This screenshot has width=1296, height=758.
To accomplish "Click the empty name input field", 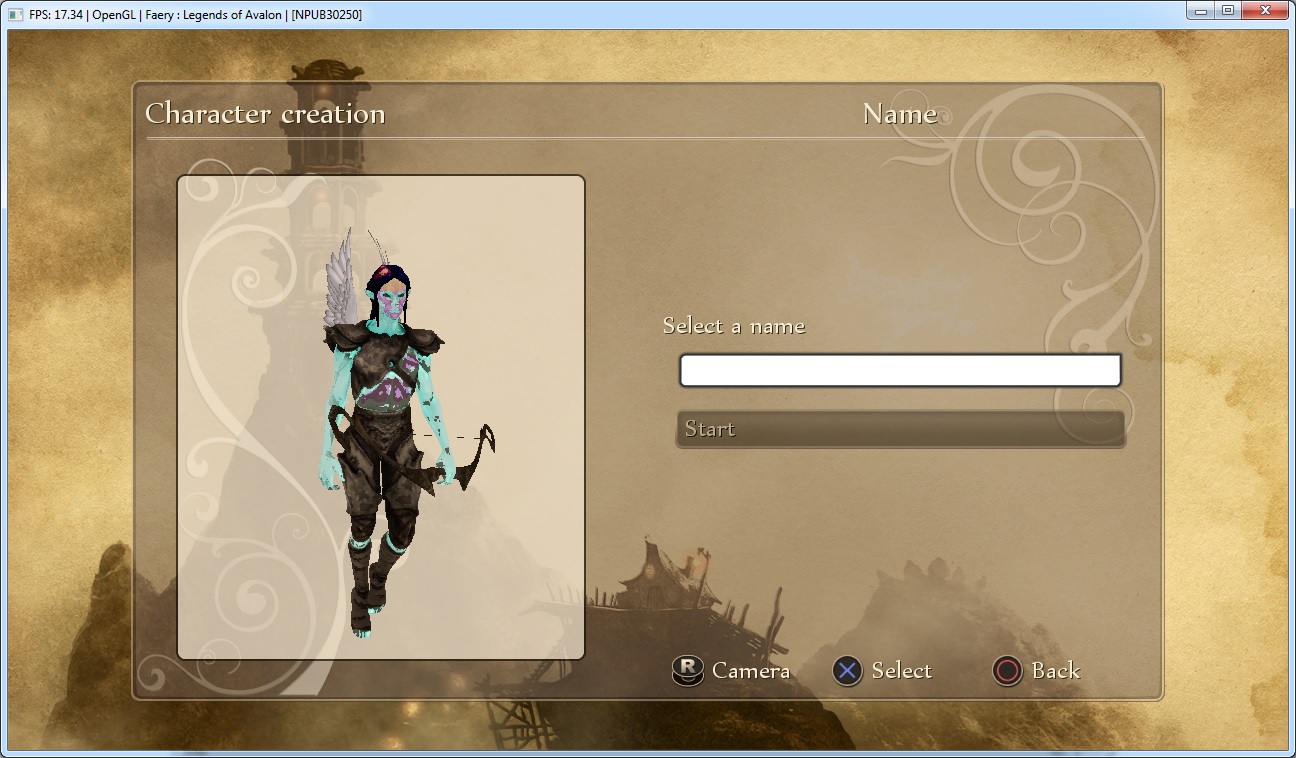I will (900, 370).
